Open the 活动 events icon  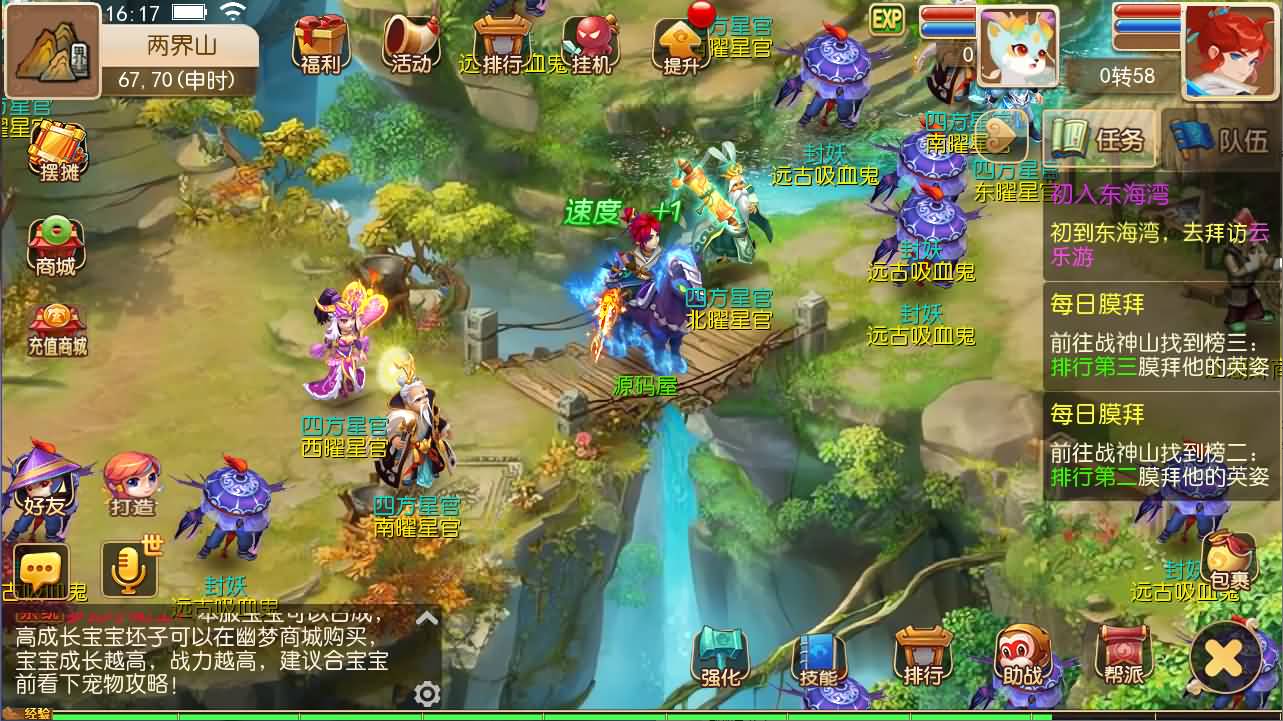point(410,40)
